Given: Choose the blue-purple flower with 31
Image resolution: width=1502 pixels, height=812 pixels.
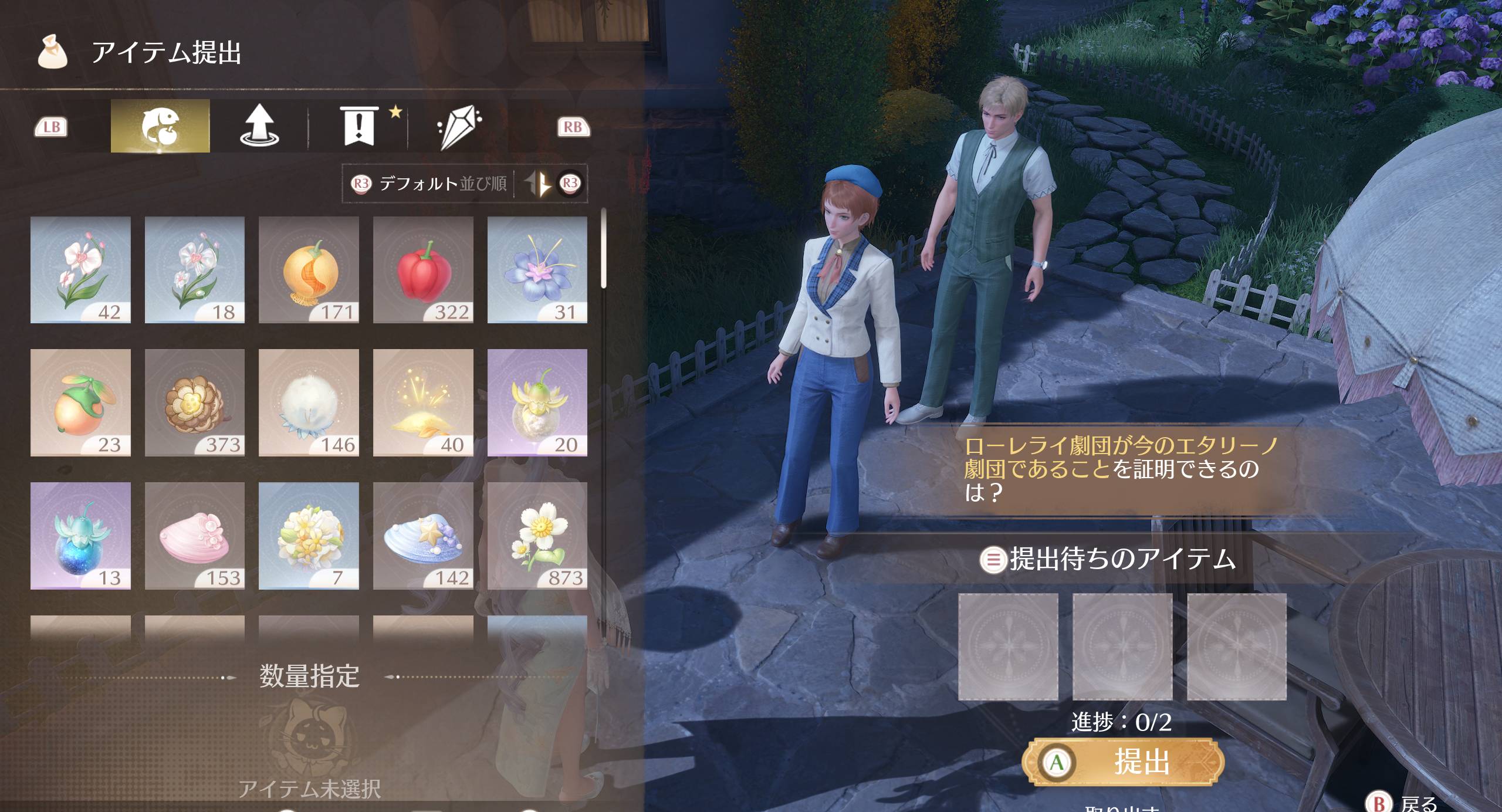Looking at the screenshot, I should (537, 270).
